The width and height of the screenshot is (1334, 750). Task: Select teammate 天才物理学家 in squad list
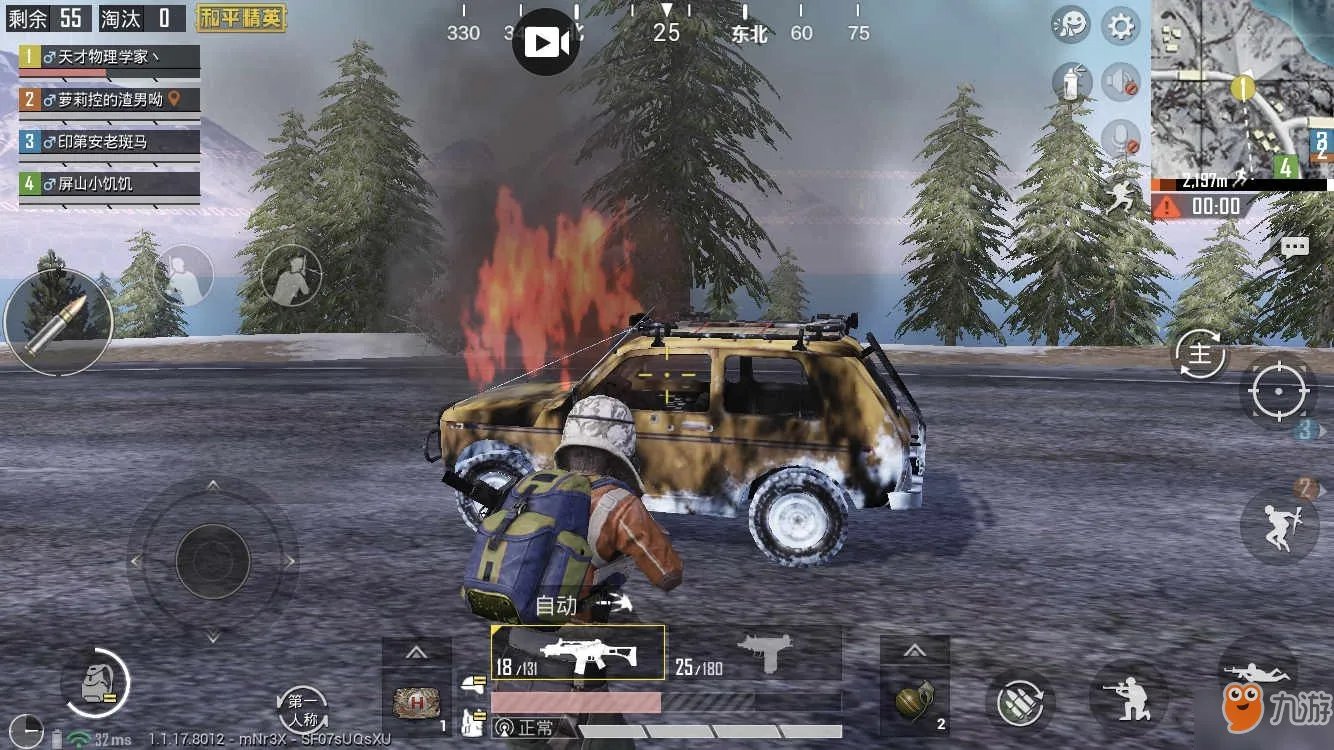(x=110, y=58)
